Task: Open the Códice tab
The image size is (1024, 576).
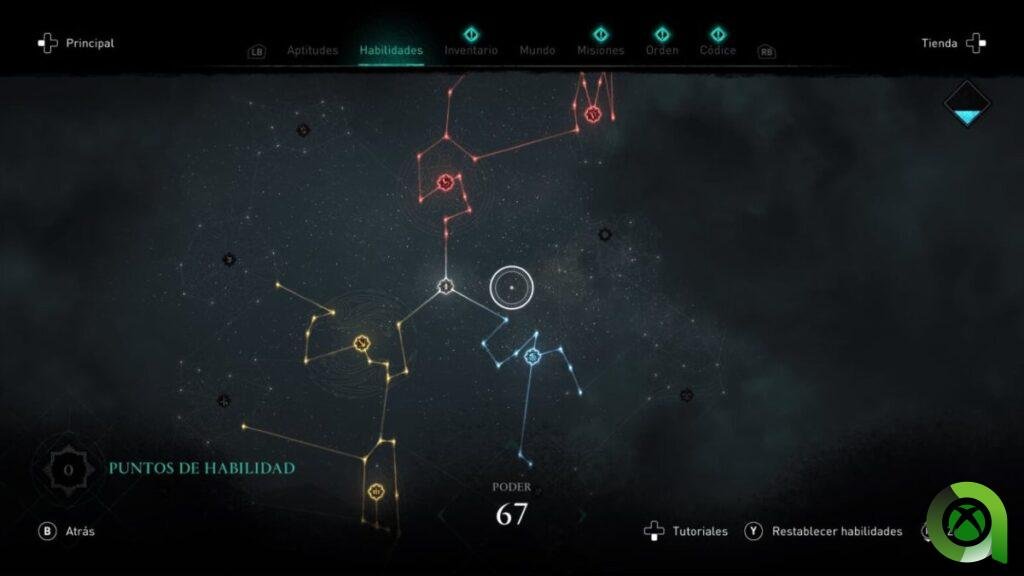Action: point(718,50)
